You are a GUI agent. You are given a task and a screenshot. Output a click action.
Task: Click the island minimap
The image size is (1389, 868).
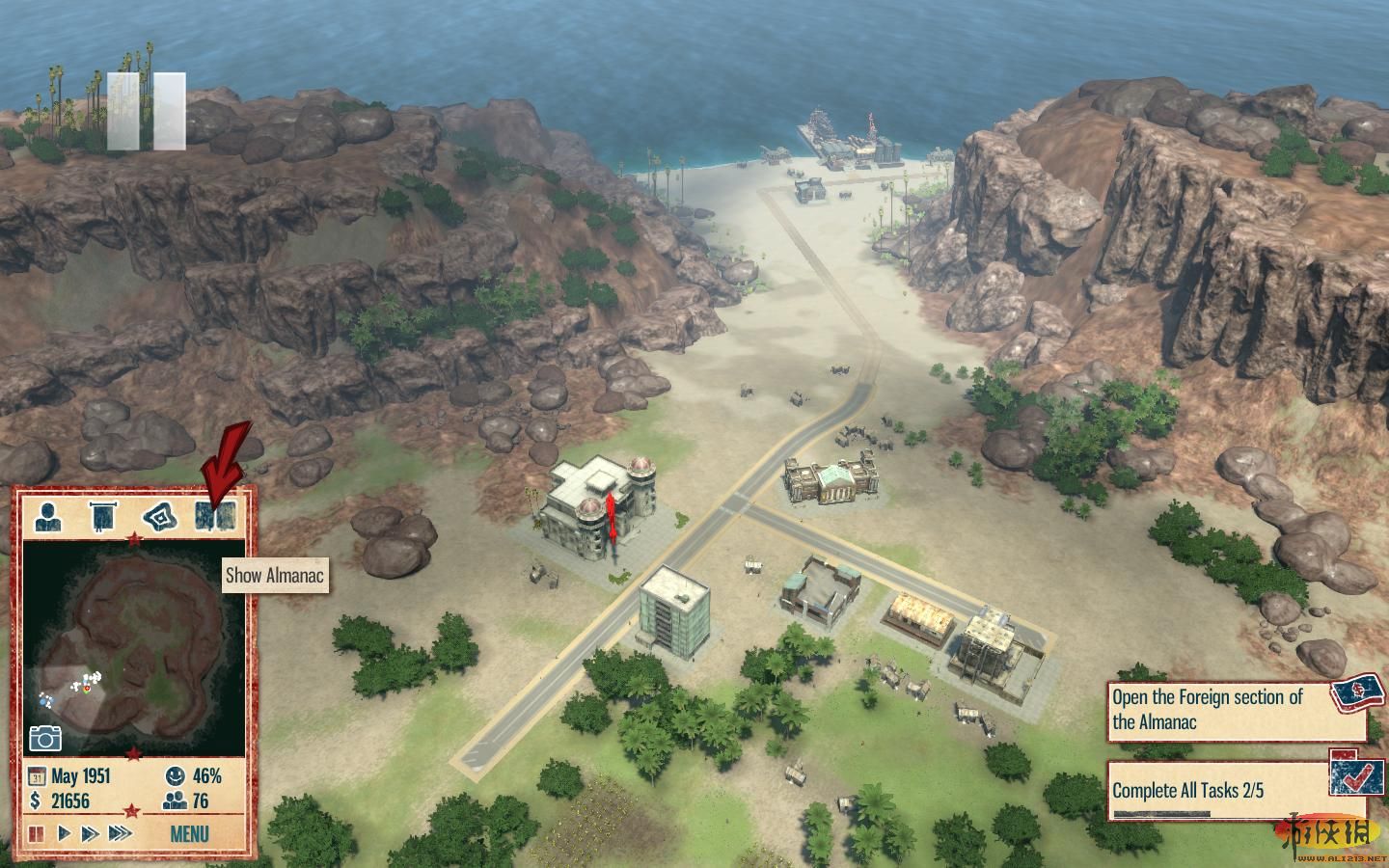(133, 646)
